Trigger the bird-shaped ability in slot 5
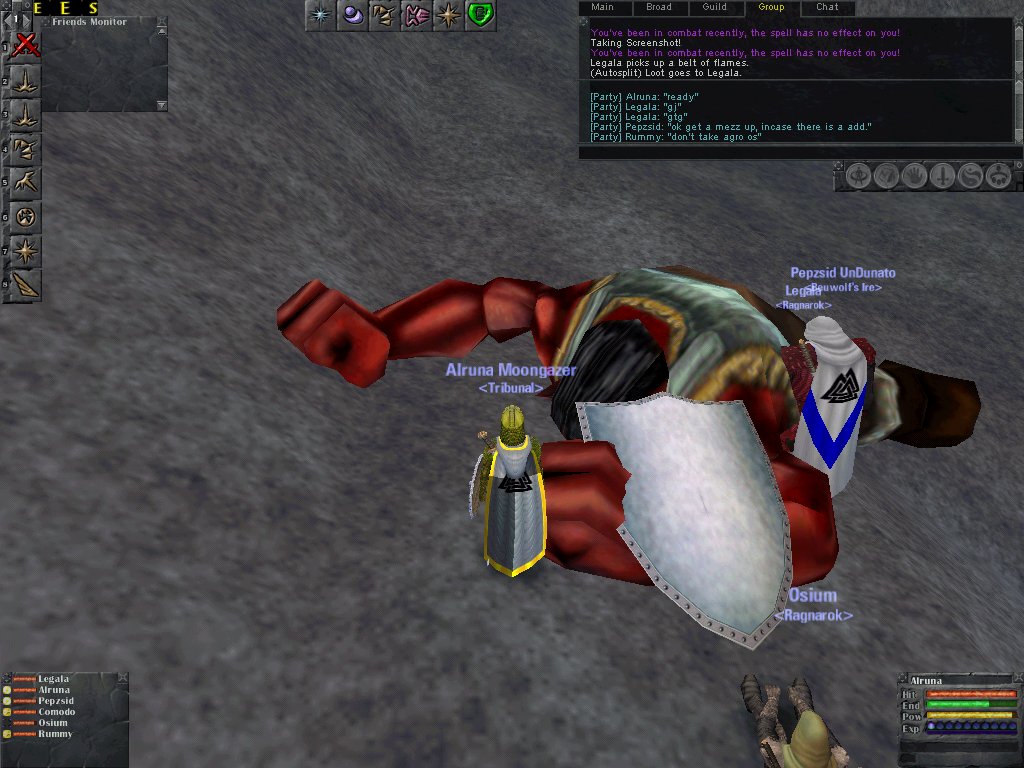The width and height of the screenshot is (1024, 768). (26, 182)
